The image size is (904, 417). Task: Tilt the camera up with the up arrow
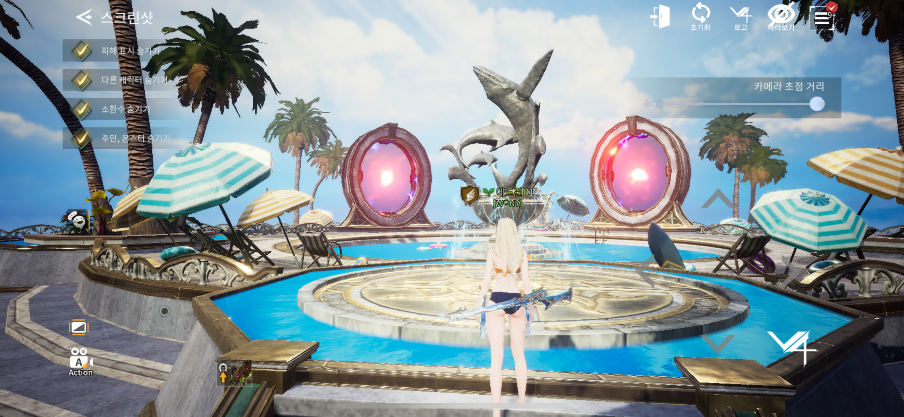[x=717, y=199]
